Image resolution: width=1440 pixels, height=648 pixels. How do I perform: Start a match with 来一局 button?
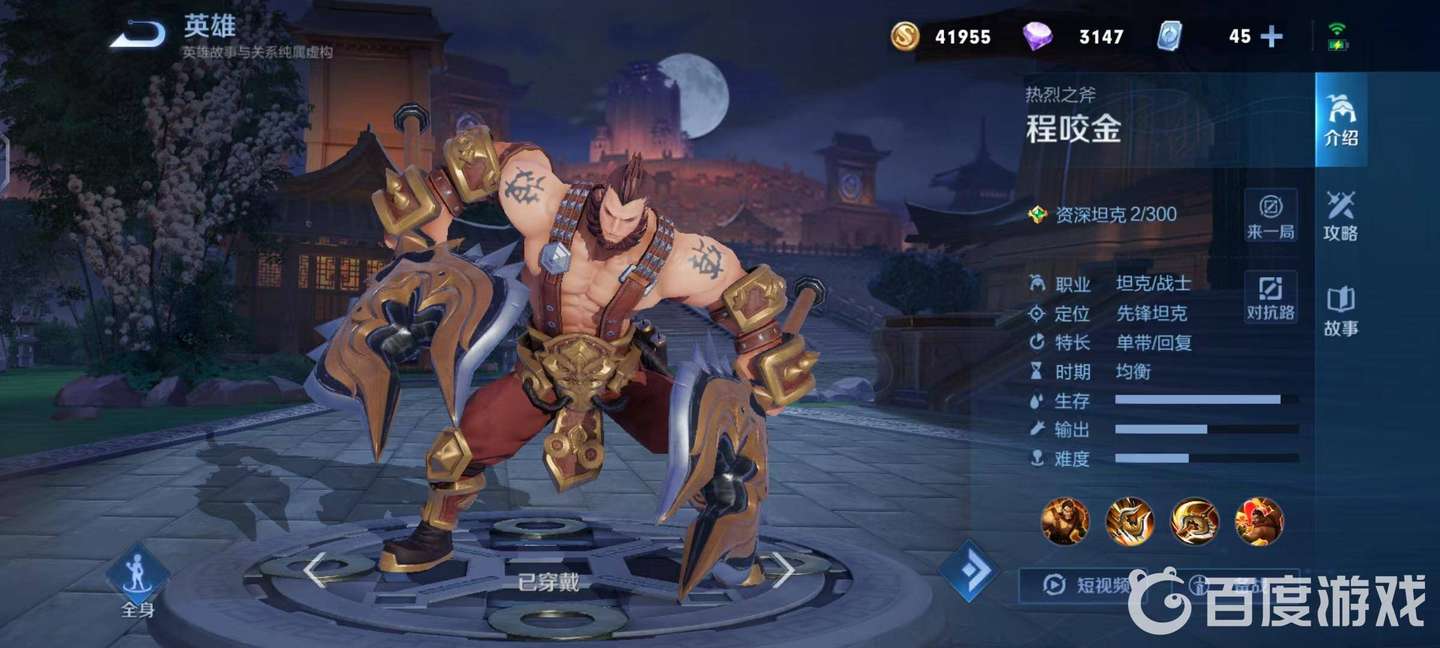point(1270,215)
